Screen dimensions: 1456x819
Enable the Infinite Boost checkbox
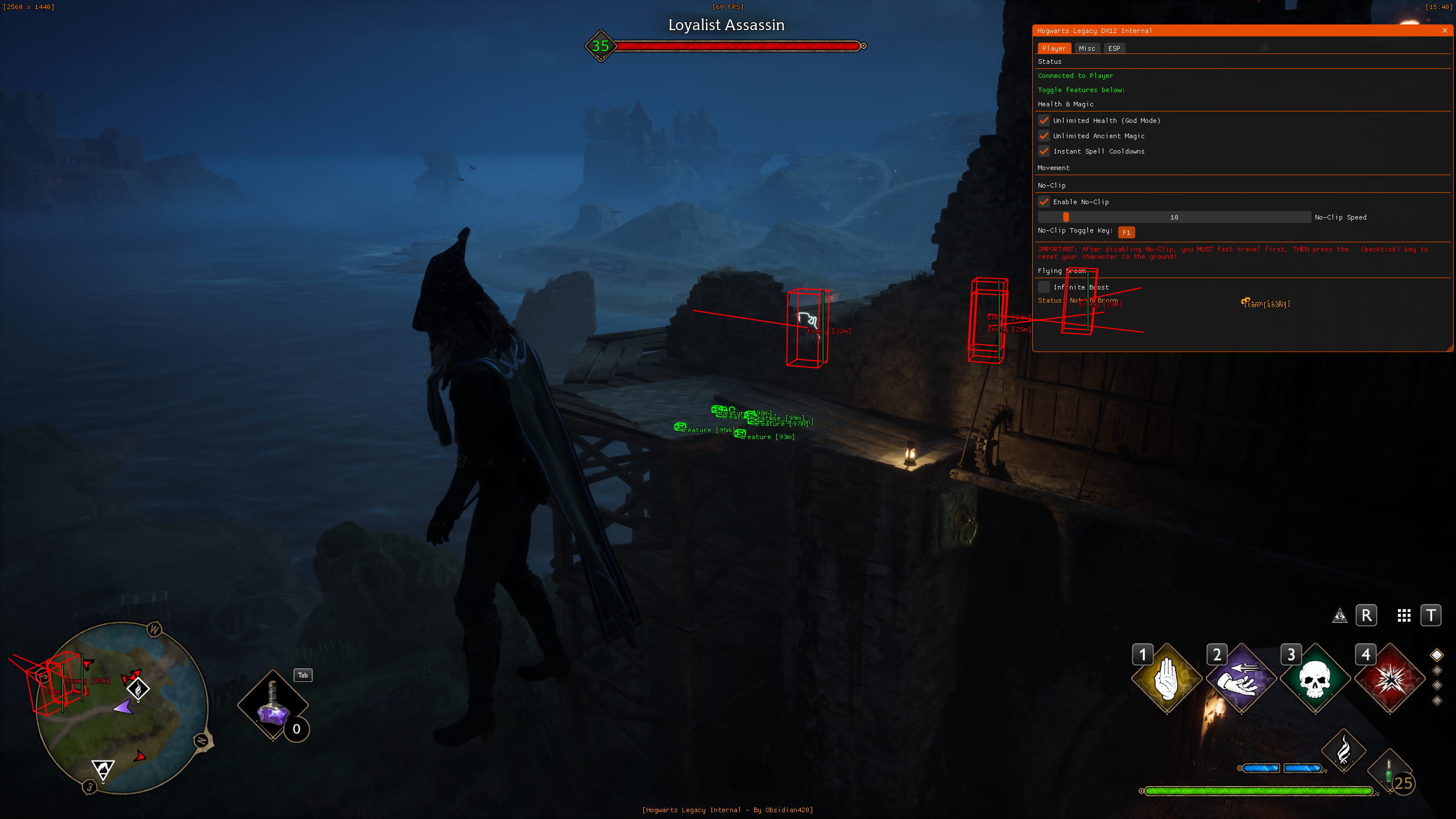pyautogui.click(x=1044, y=287)
